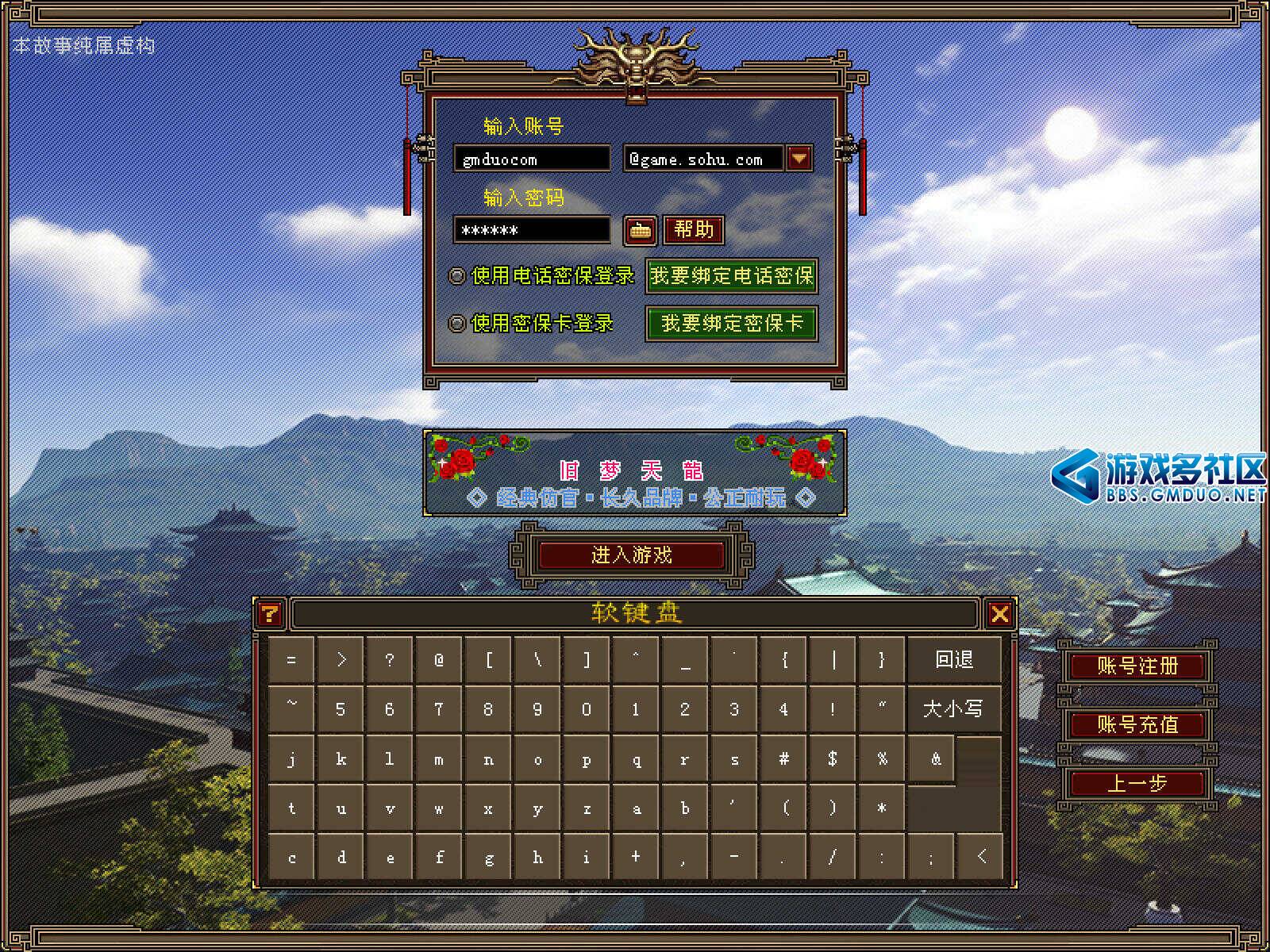This screenshot has height=952, width=1270.
Task: Close the 软键盘 soft keyboard panel
Action: point(999,613)
